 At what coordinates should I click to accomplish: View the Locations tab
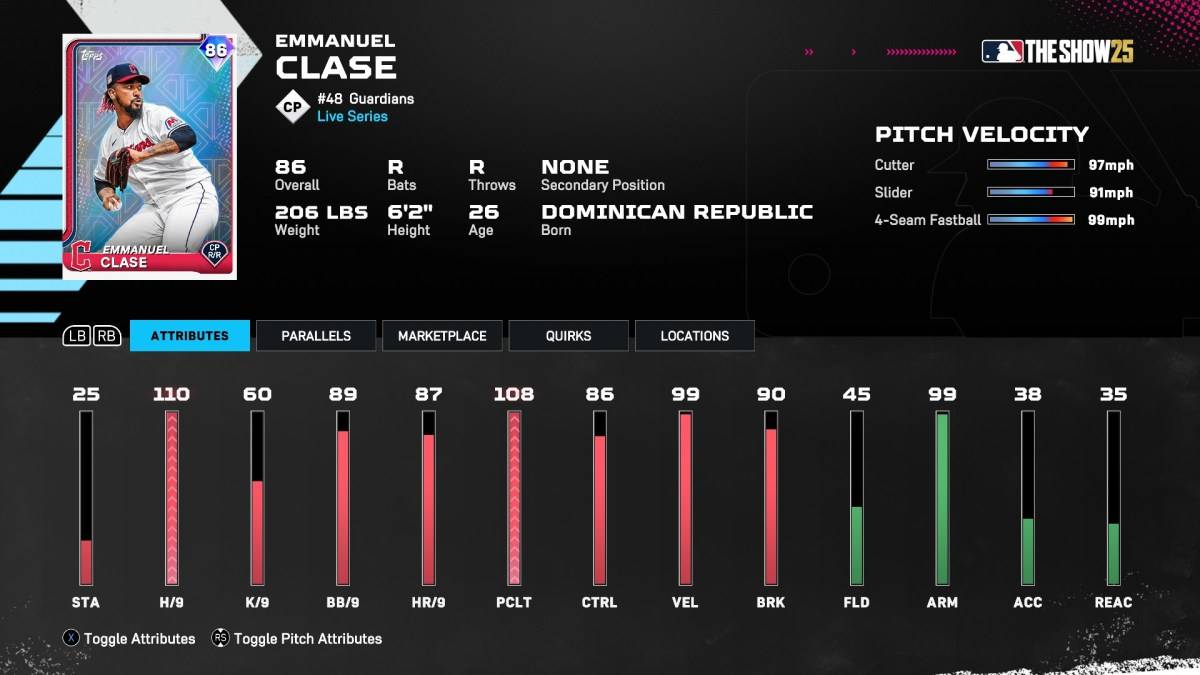tap(694, 336)
